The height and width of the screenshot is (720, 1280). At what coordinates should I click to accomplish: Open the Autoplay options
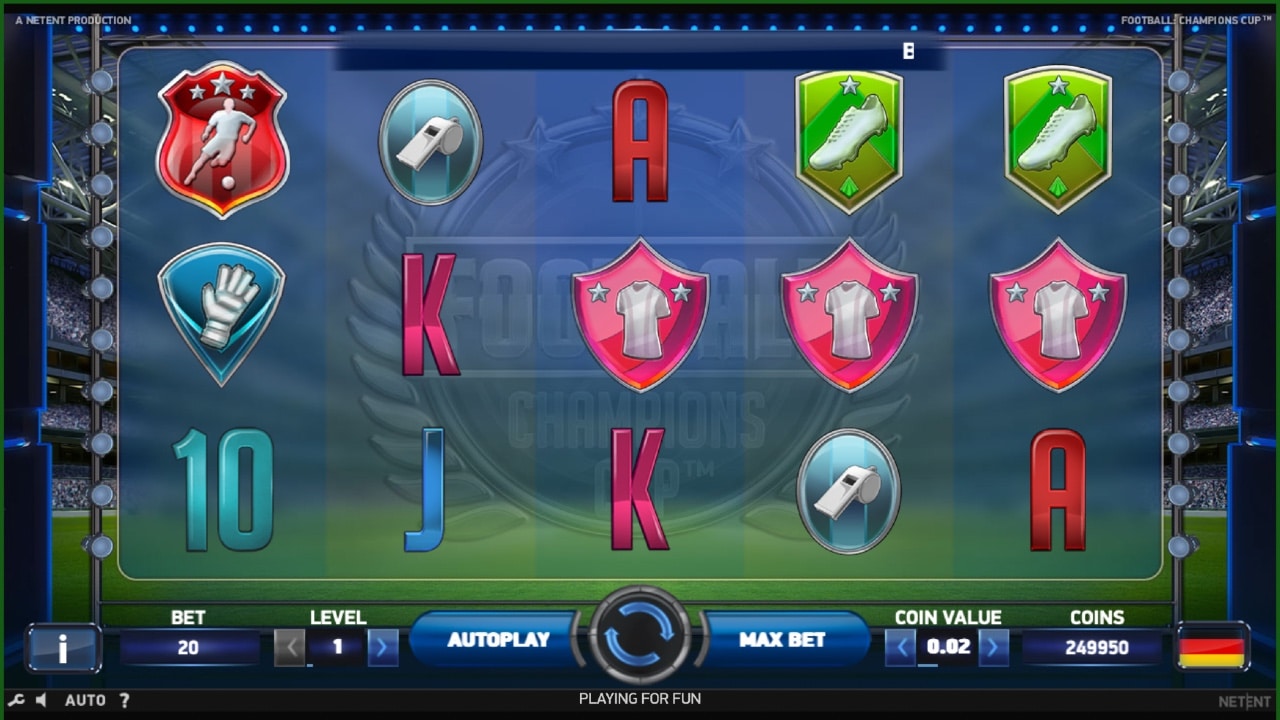[x=498, y=640]
